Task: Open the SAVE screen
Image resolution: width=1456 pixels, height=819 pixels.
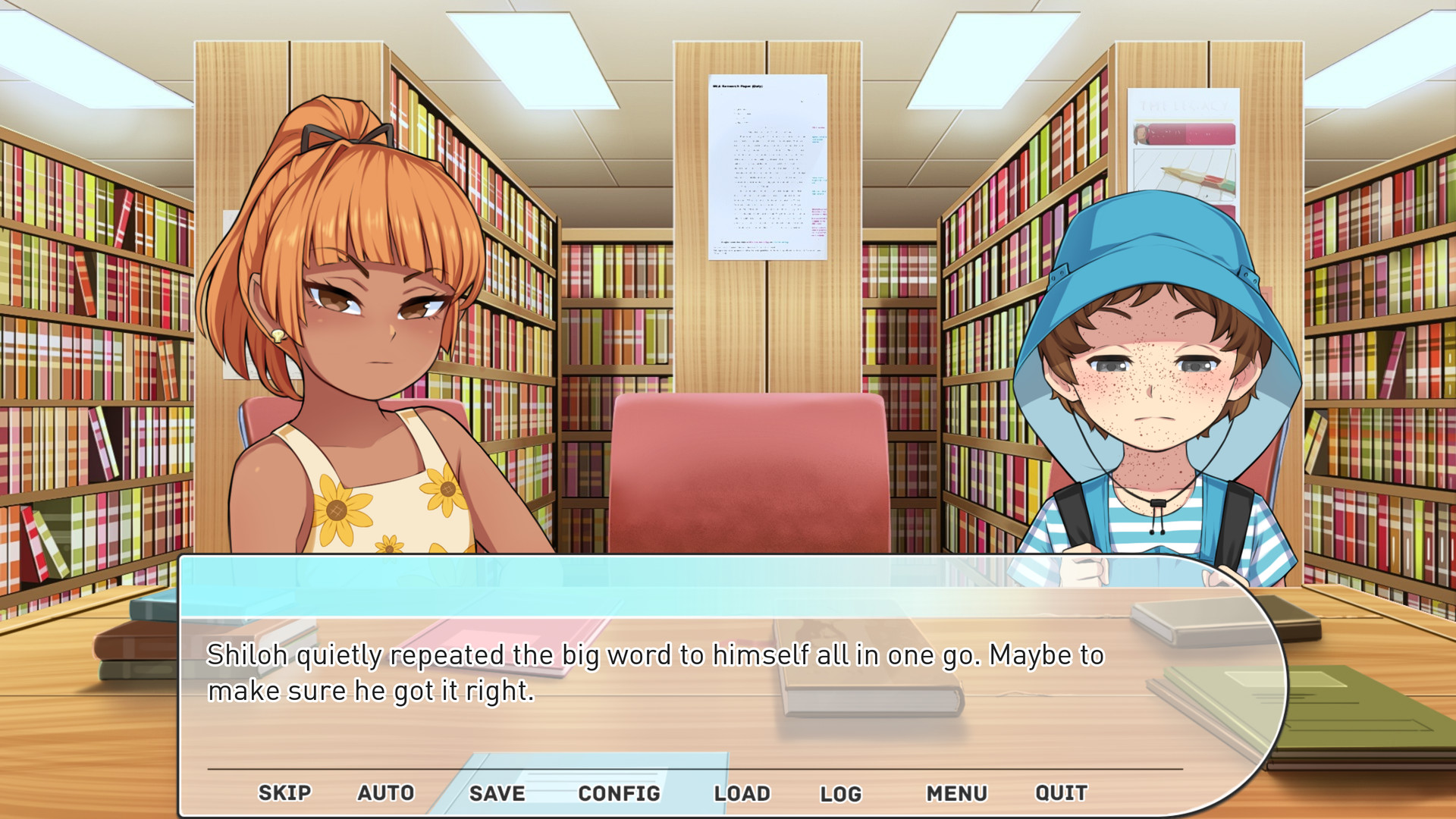Action: coord(496,793)
